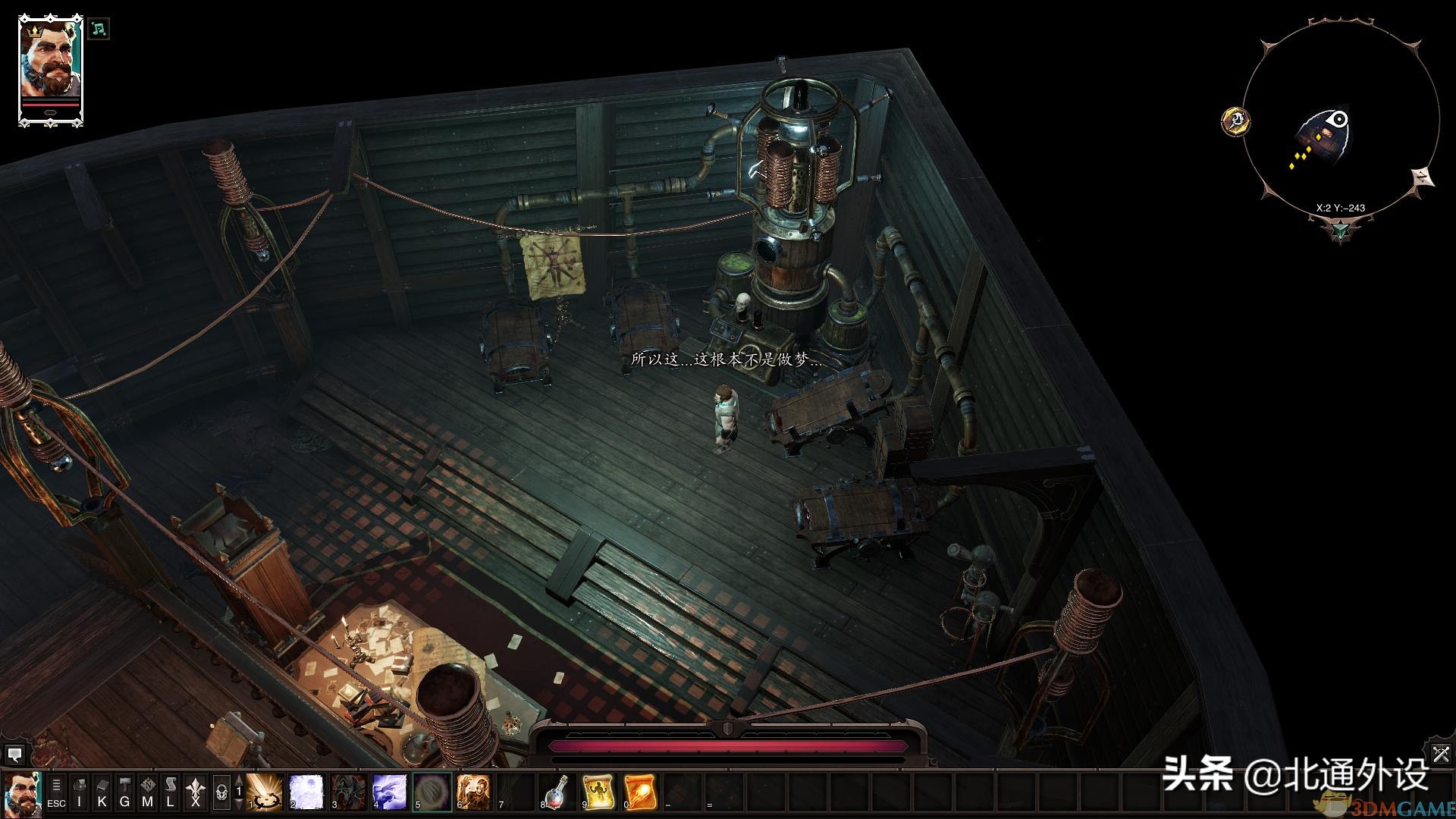Open the inventory bag button
Image resolution: width=1456 pixels, height=819 pixels.
coord(80,792)
